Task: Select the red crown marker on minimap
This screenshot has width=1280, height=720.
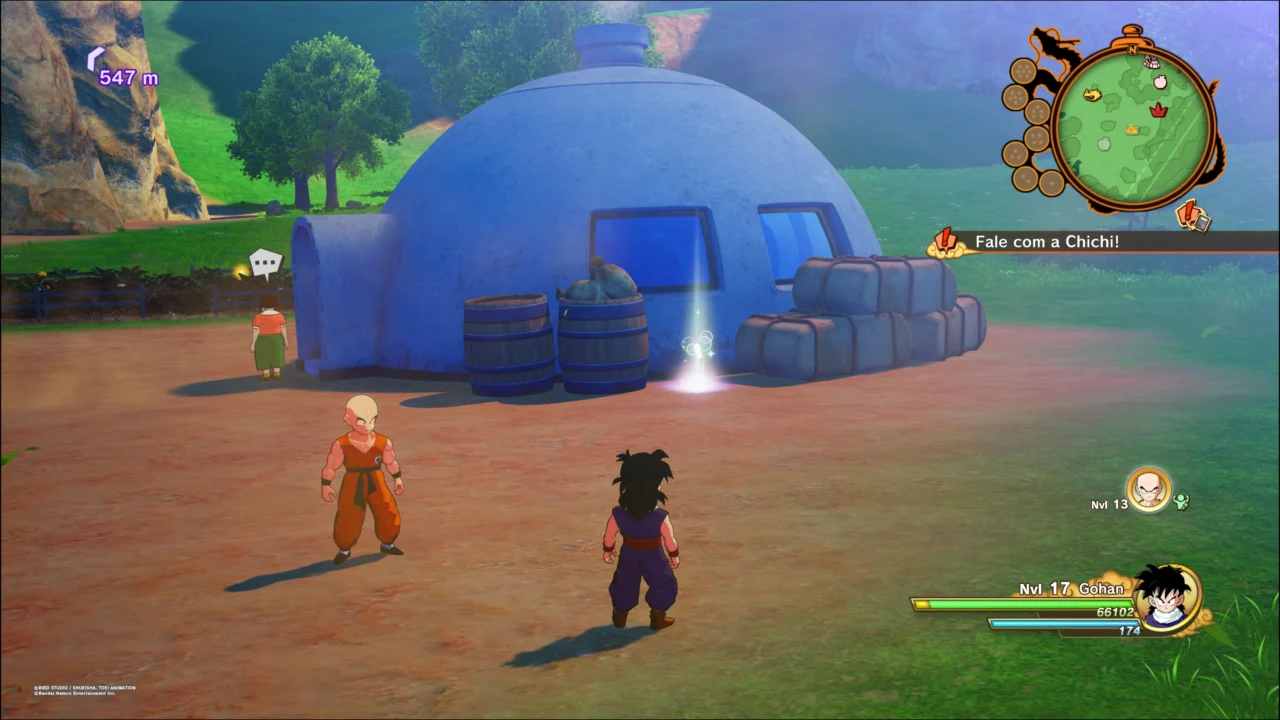Action: click(x=1159, y=109)
